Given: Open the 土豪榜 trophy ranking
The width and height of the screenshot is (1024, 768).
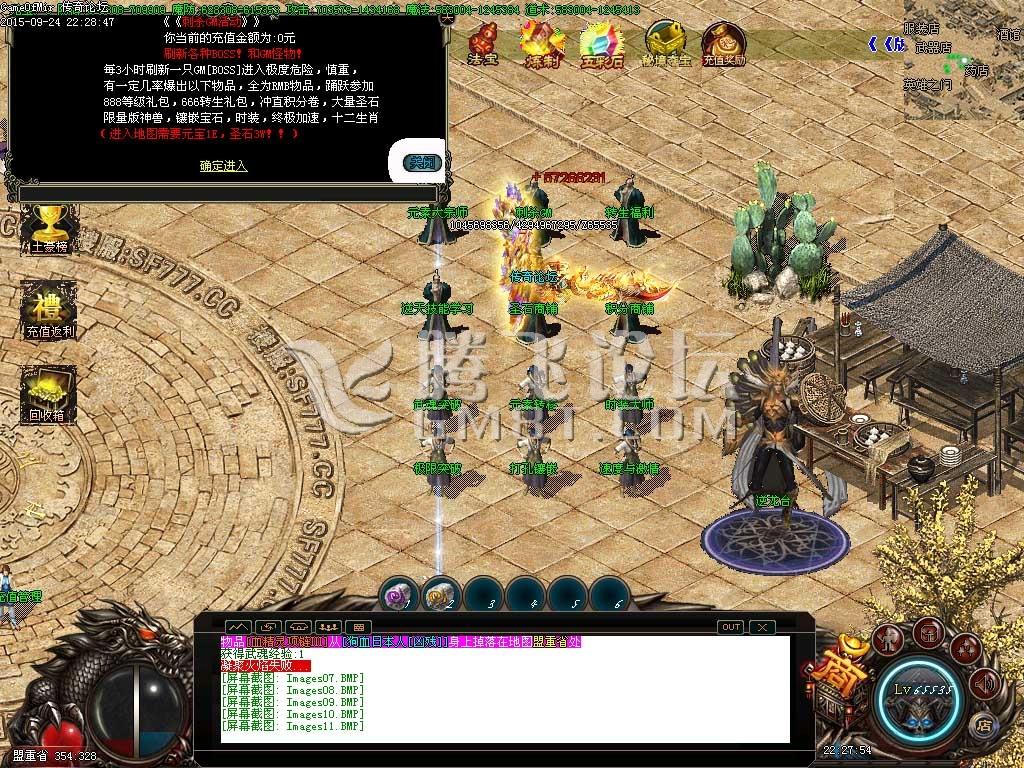Looking at the screenshot, I should pyautogui.click(x=42, y=230).
